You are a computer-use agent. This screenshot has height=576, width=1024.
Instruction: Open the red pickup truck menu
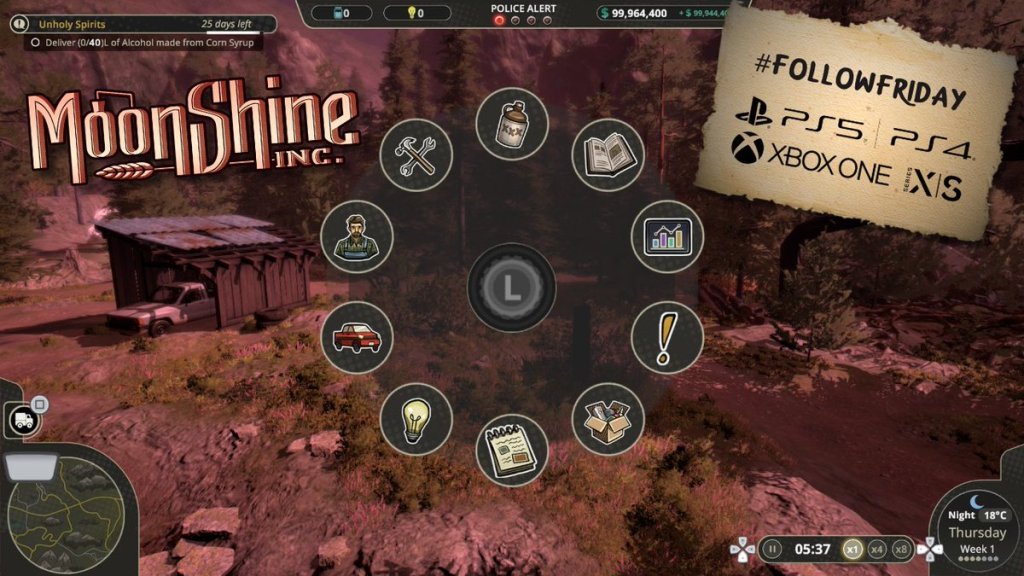click(x=357, y=338)
